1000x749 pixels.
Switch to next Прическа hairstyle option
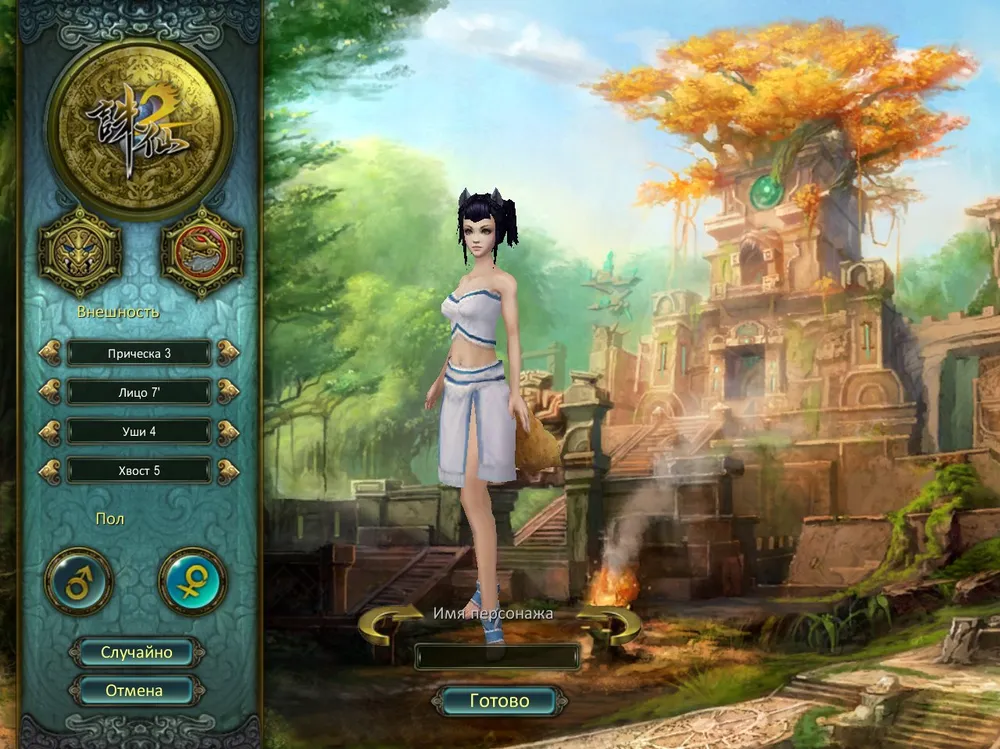[x=228, y=352]
